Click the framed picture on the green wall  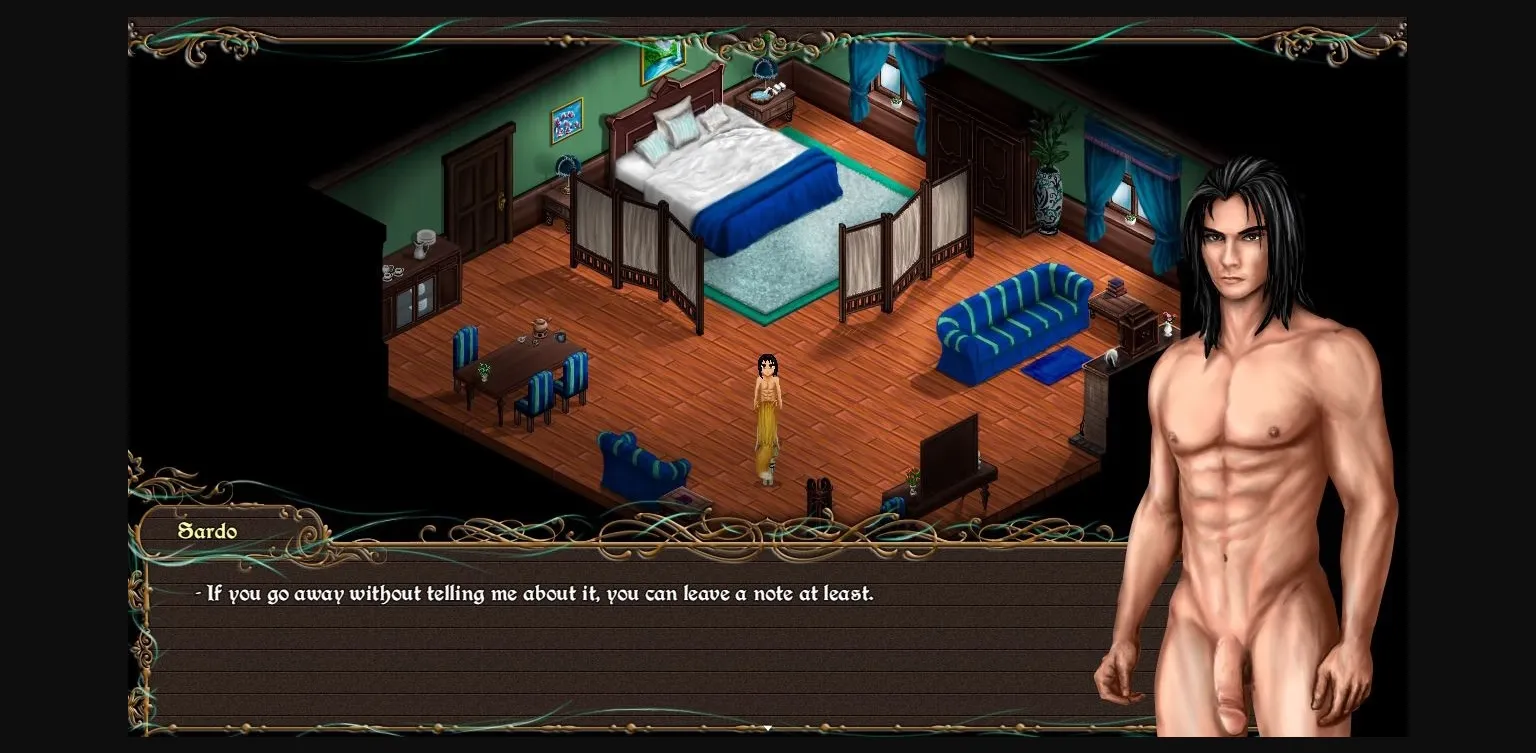pos(568,120)
